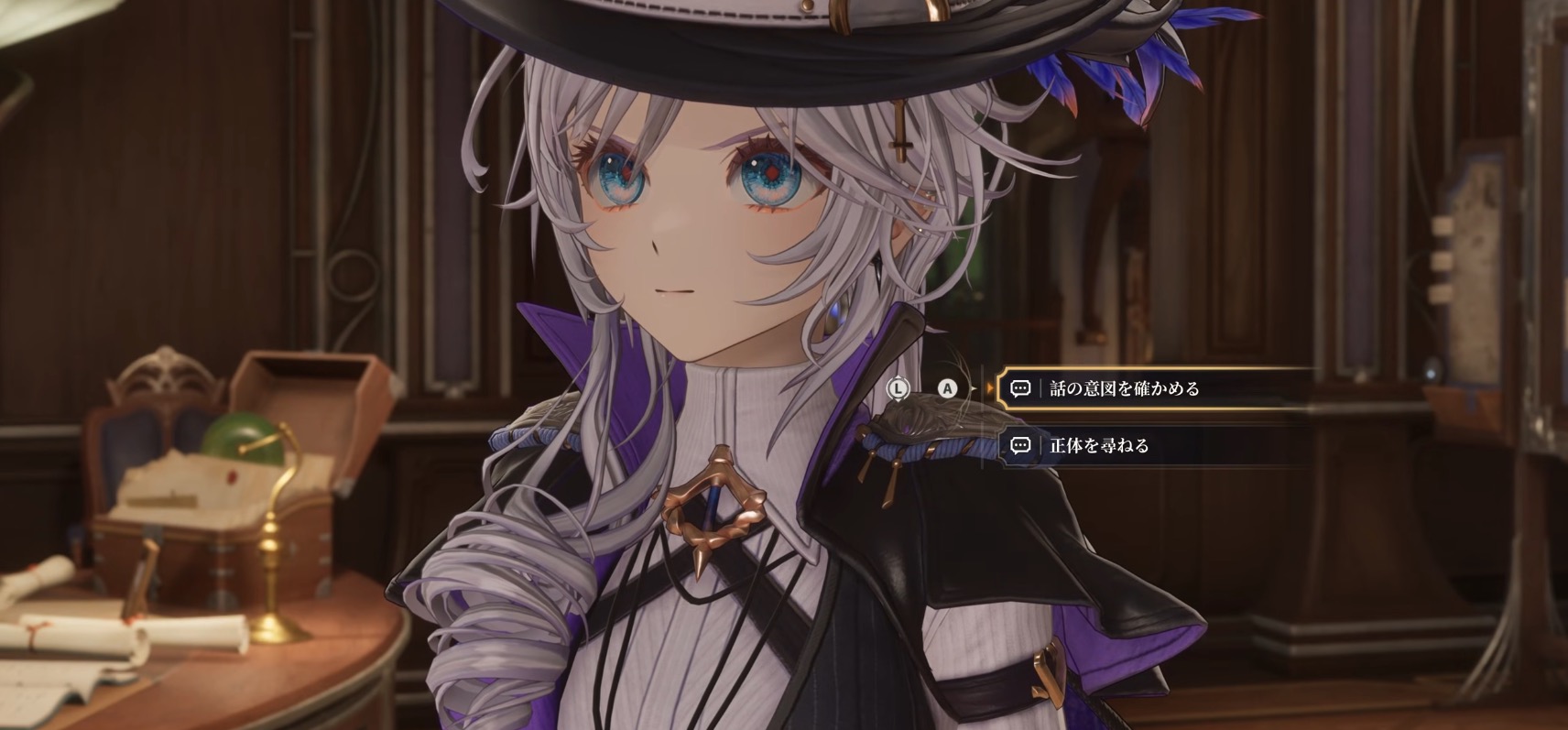The image size is (1568, 730).
Task: Click the orange selection arrow pointer
Action: coord(991,387)
